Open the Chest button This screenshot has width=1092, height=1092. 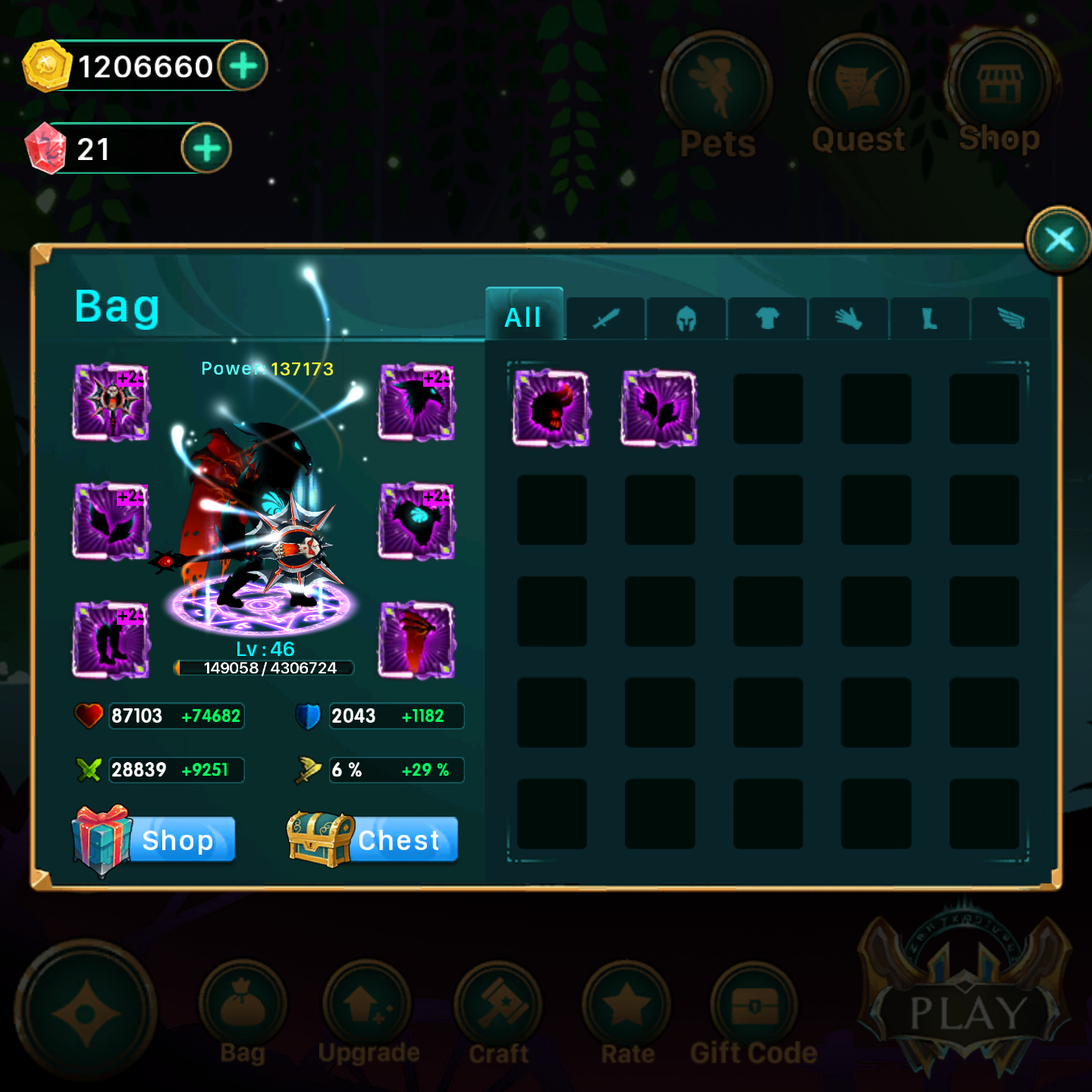point(373,839)
